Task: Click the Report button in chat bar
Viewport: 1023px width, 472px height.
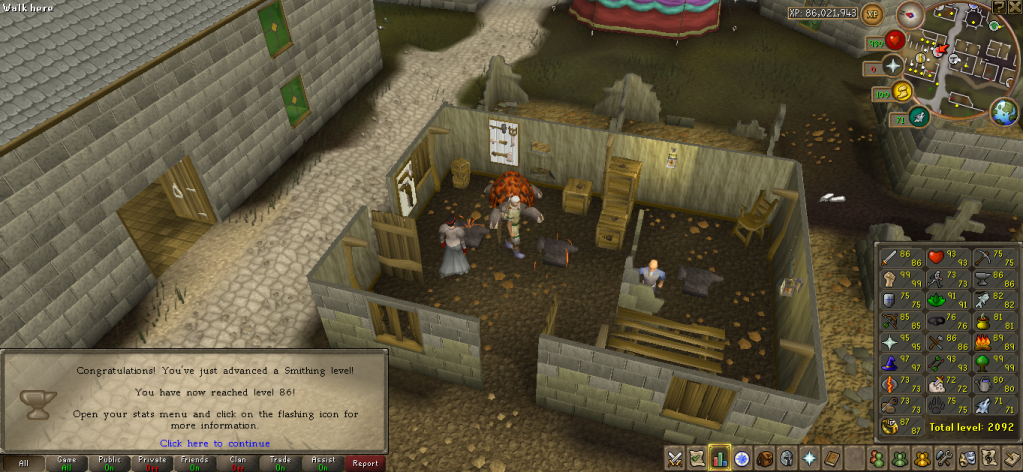Action: [365, 463]
